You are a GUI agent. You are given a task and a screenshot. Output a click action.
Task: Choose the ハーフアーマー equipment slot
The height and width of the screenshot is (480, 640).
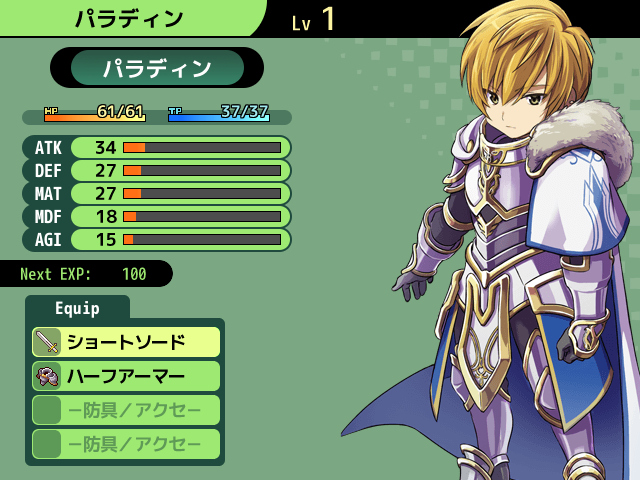coord(126,376)
